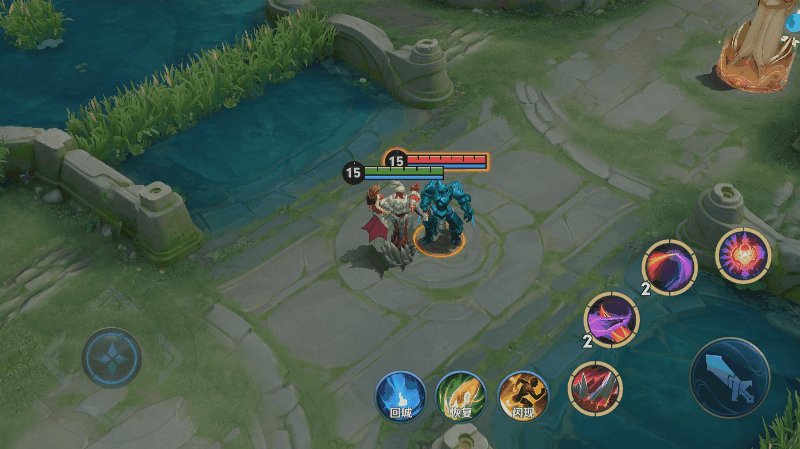This screenshot has width=800, height=449.
Task: Hit the sword basic attack button
Action: (730, 377)
